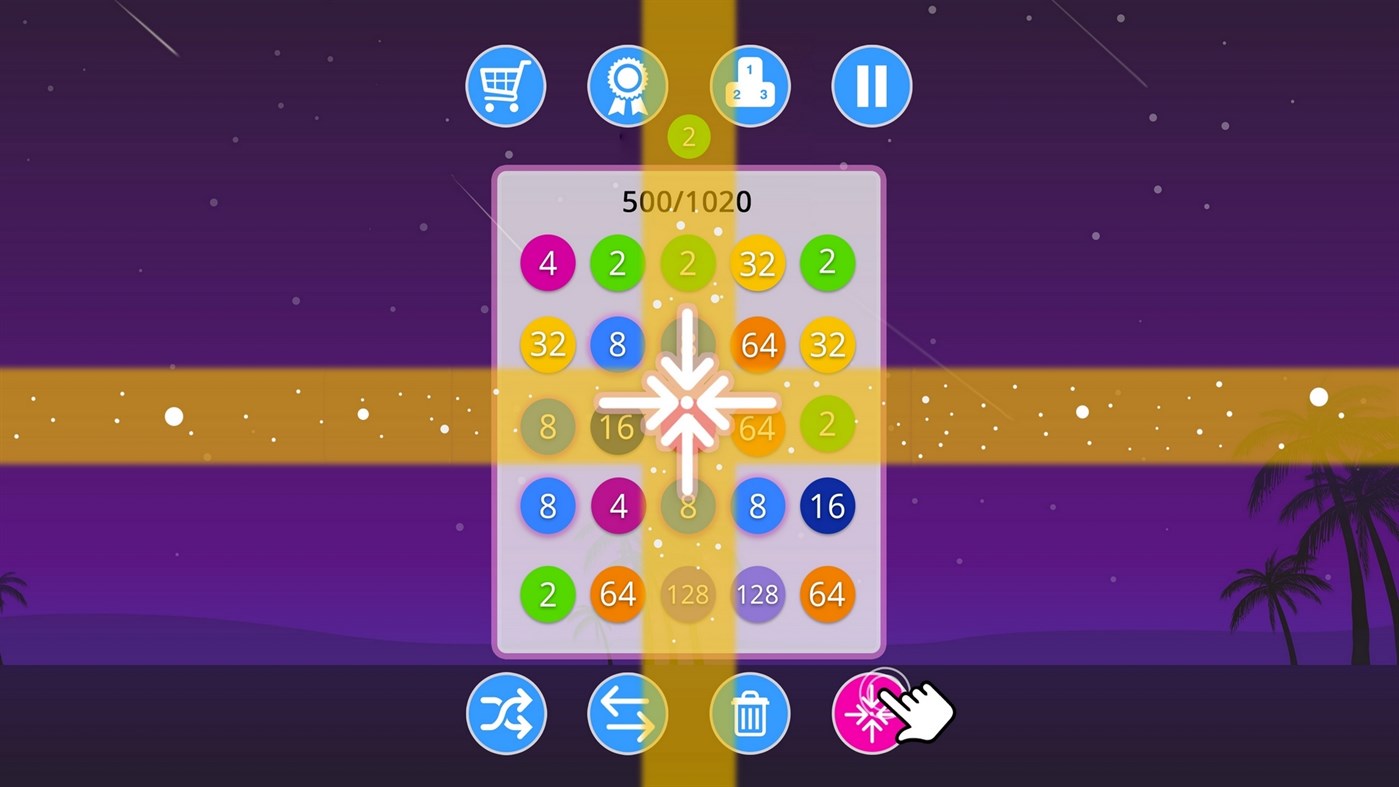Click the 16 tile next to the arrows

(x=618, y=427)
